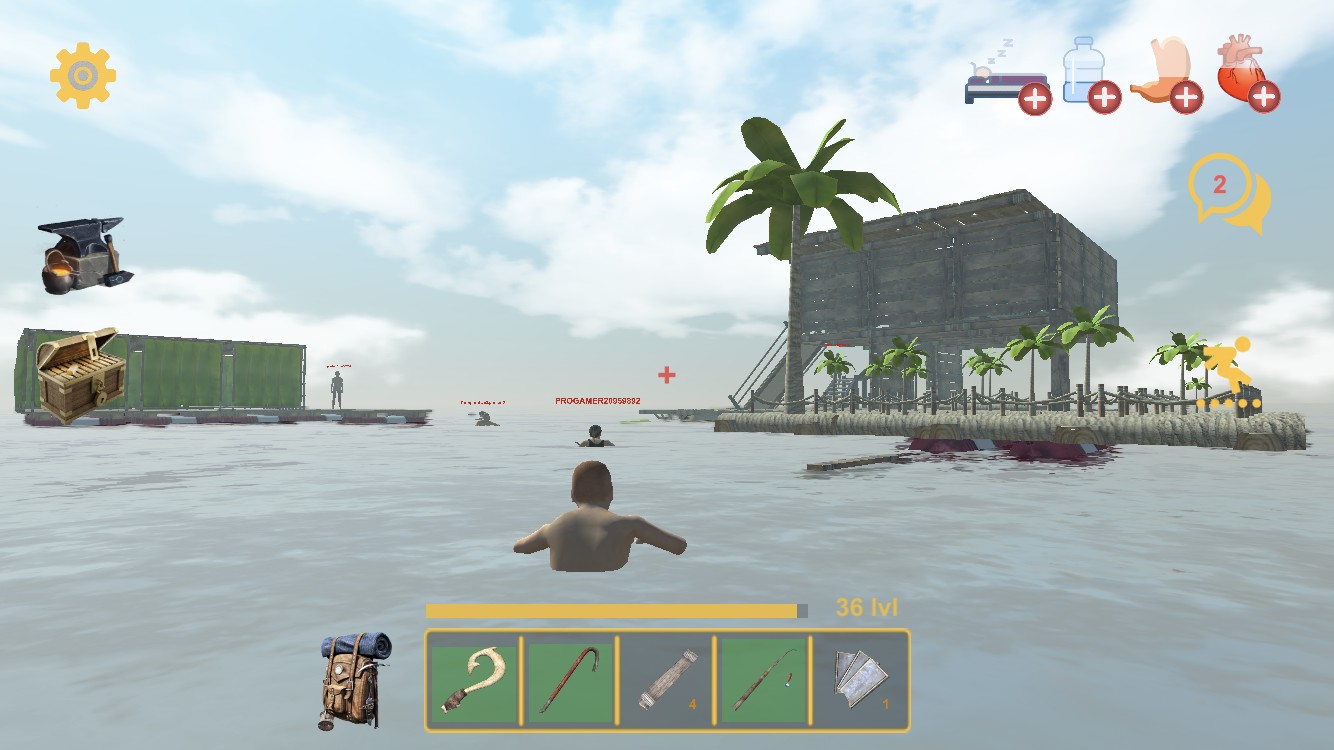Select the metal sheets hotbar slot
This screenshot has height=750, width=1334.
859,681
